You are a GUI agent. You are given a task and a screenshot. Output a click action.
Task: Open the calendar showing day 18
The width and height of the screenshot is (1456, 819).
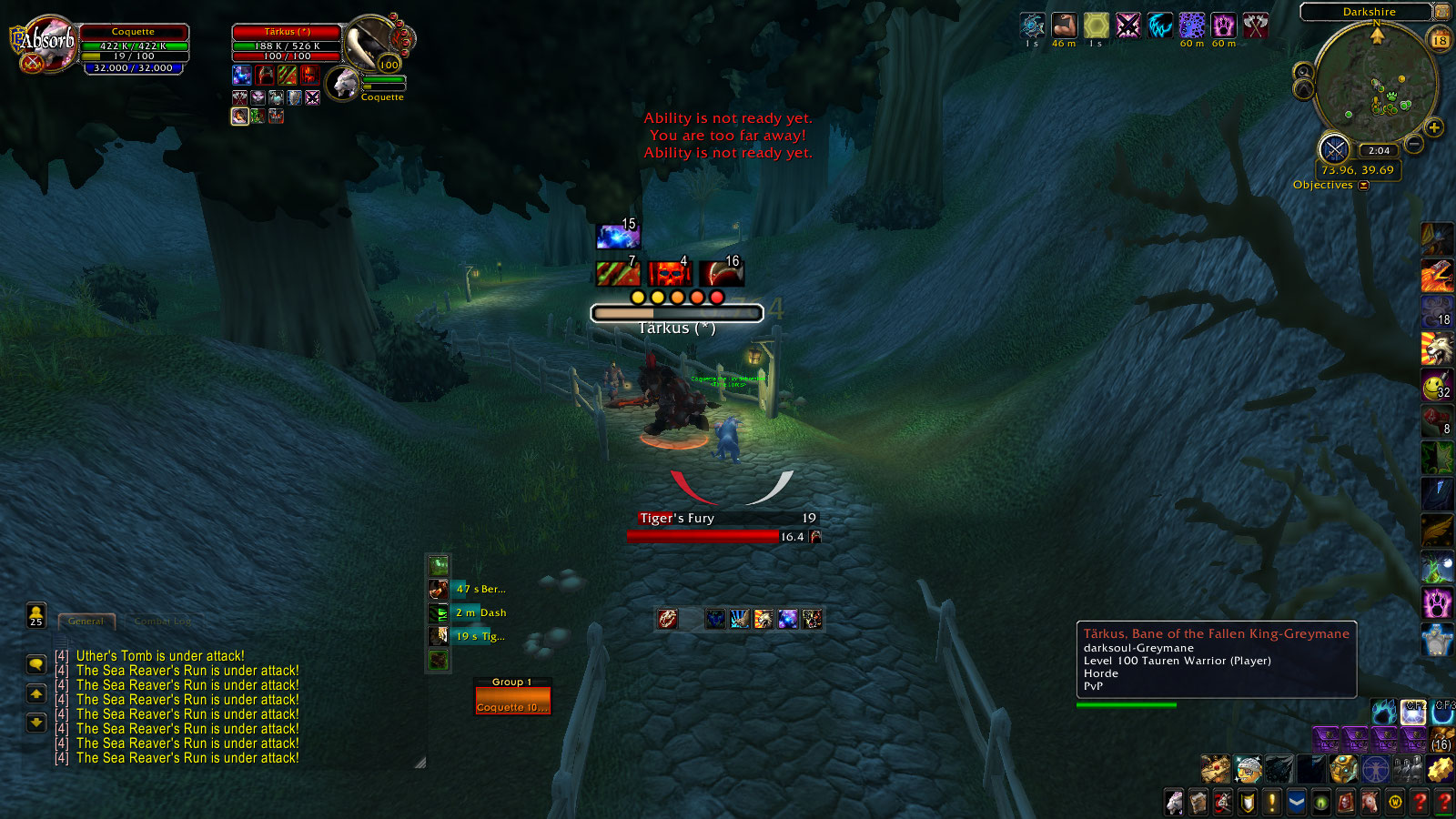click(x=1440, y=40)
